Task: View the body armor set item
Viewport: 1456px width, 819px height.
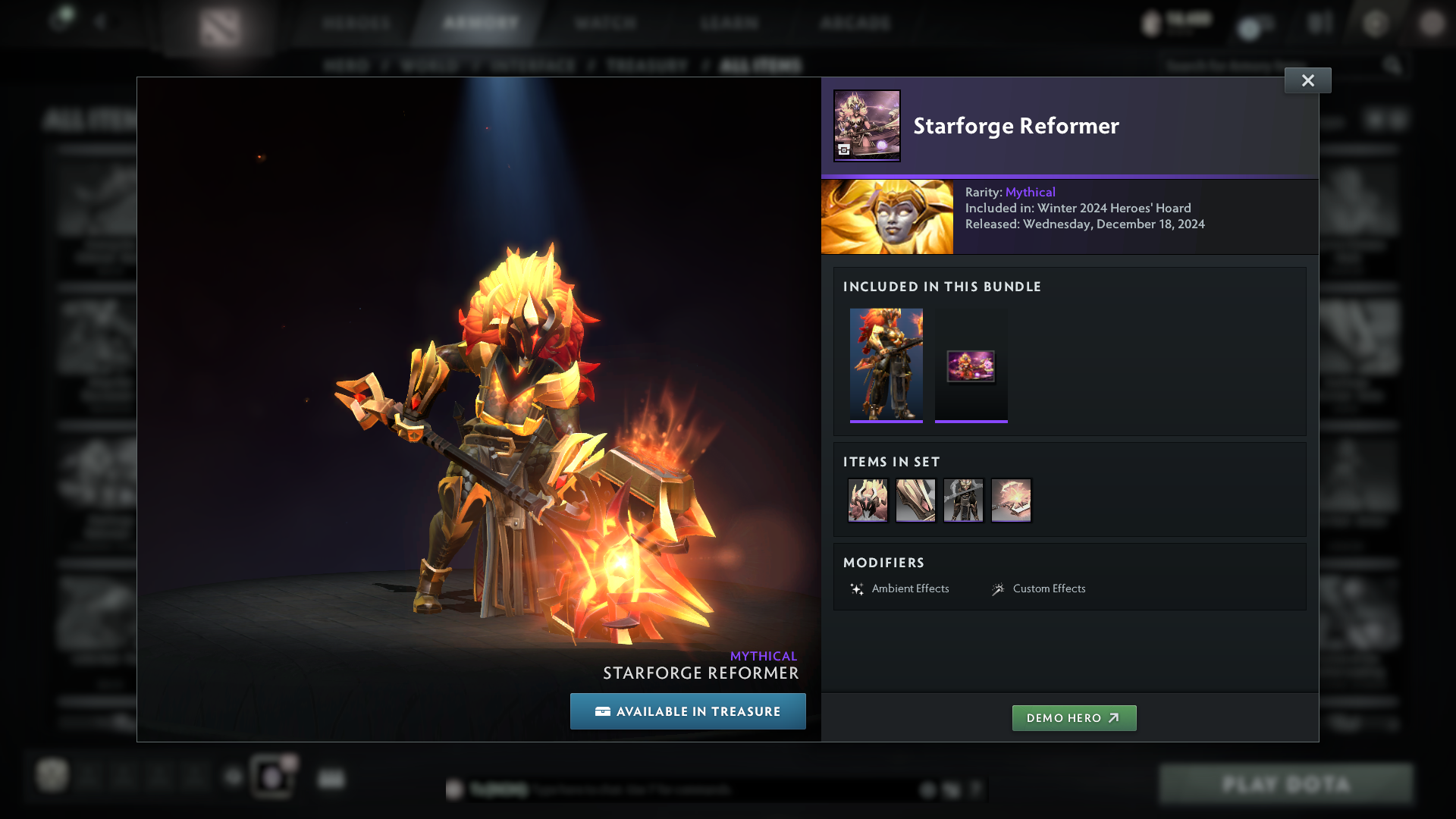Action: 963,500
